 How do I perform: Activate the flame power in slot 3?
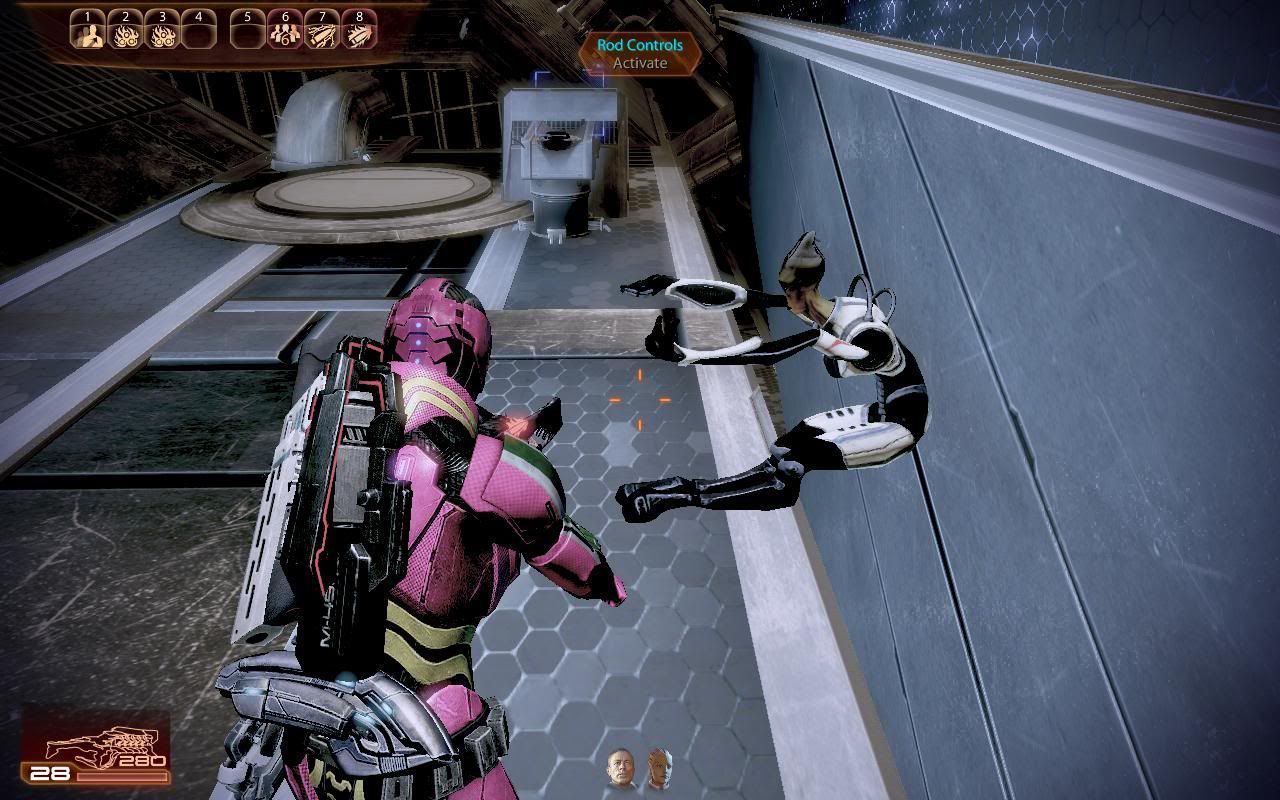click(162, 34)
